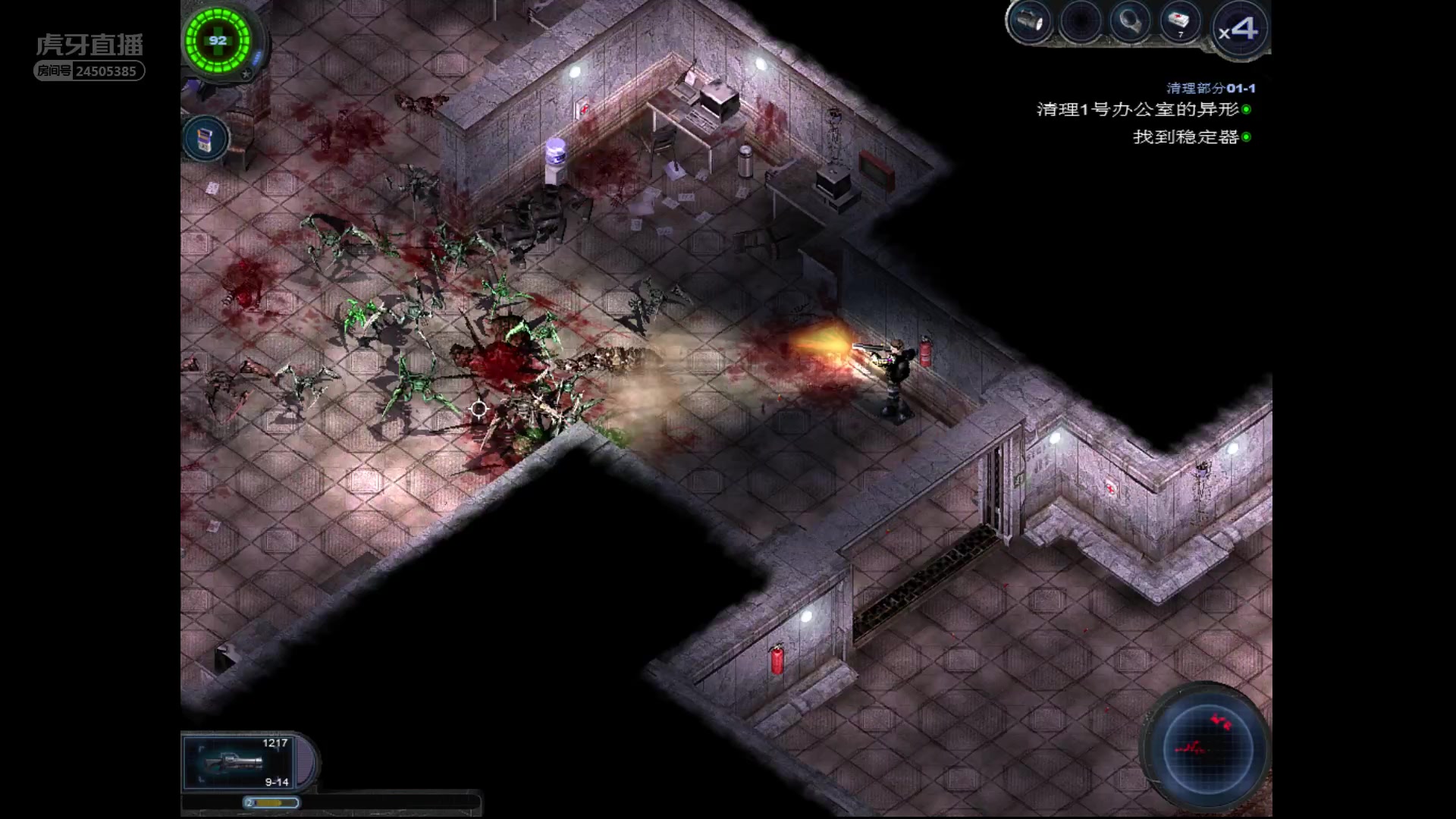Toggle the flashlight item slot
This screenshot has width=1456, height=819.
tap(1031, 23)
